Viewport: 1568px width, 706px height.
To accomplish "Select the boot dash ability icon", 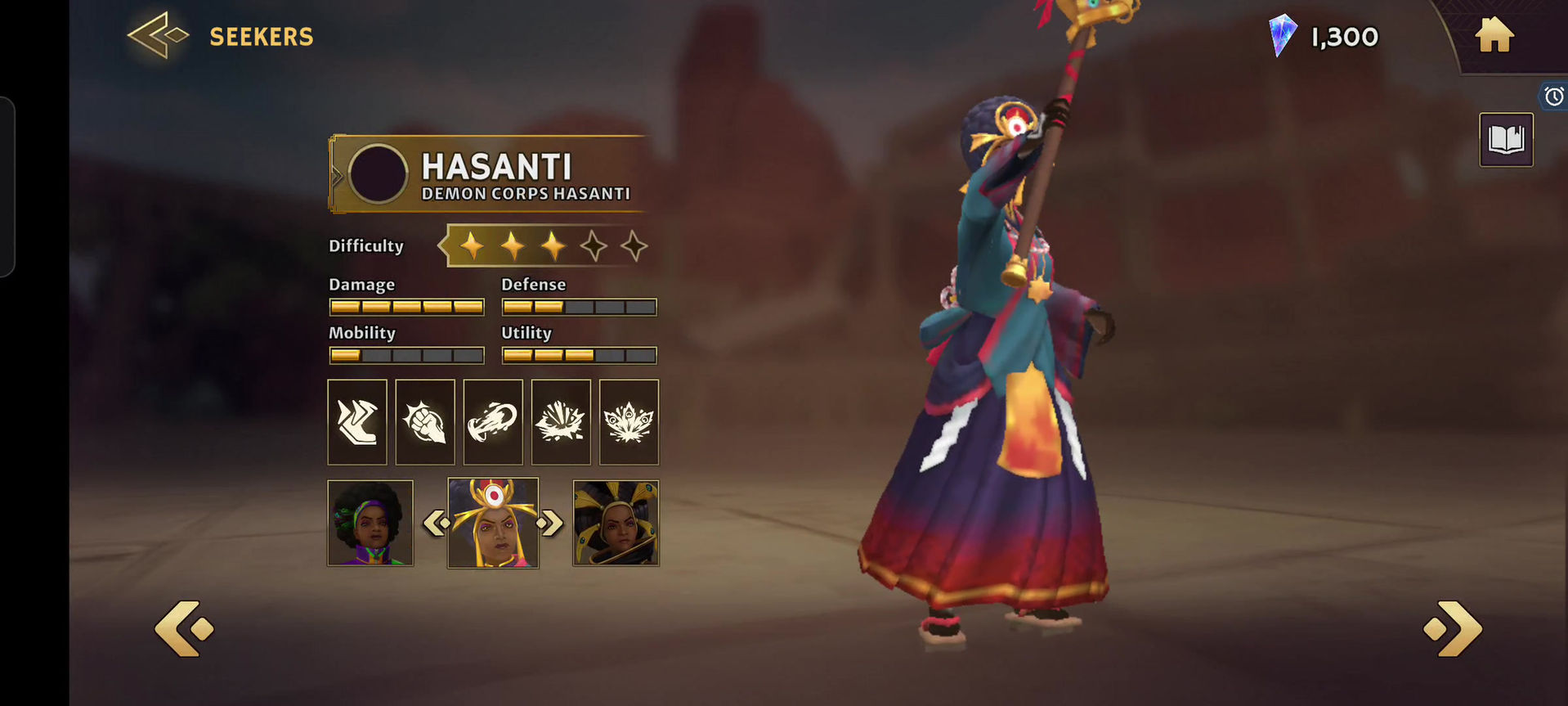I will pyautogui.click(x=357, y=422).
